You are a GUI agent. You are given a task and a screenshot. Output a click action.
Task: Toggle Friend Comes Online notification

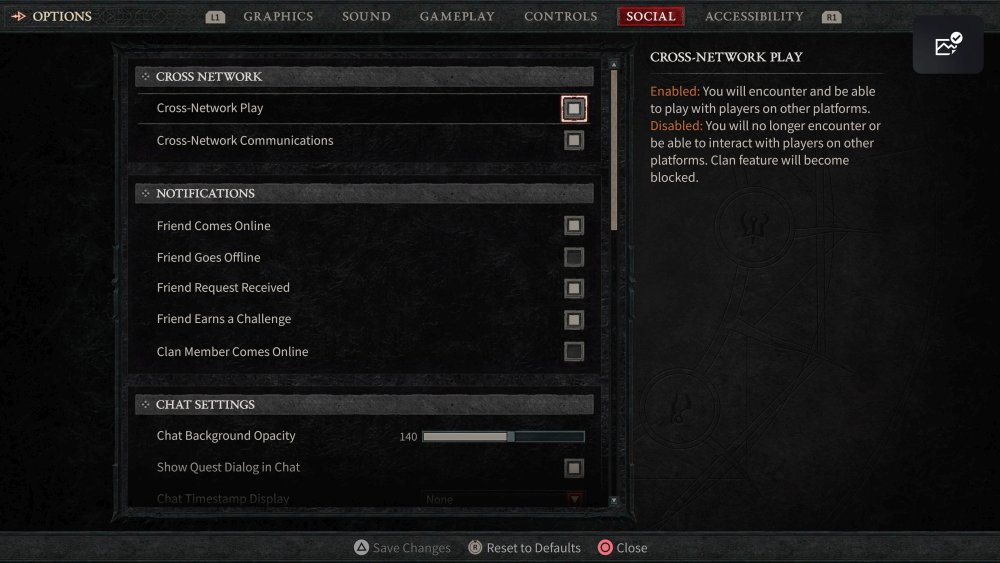click(x=574, y=226)
